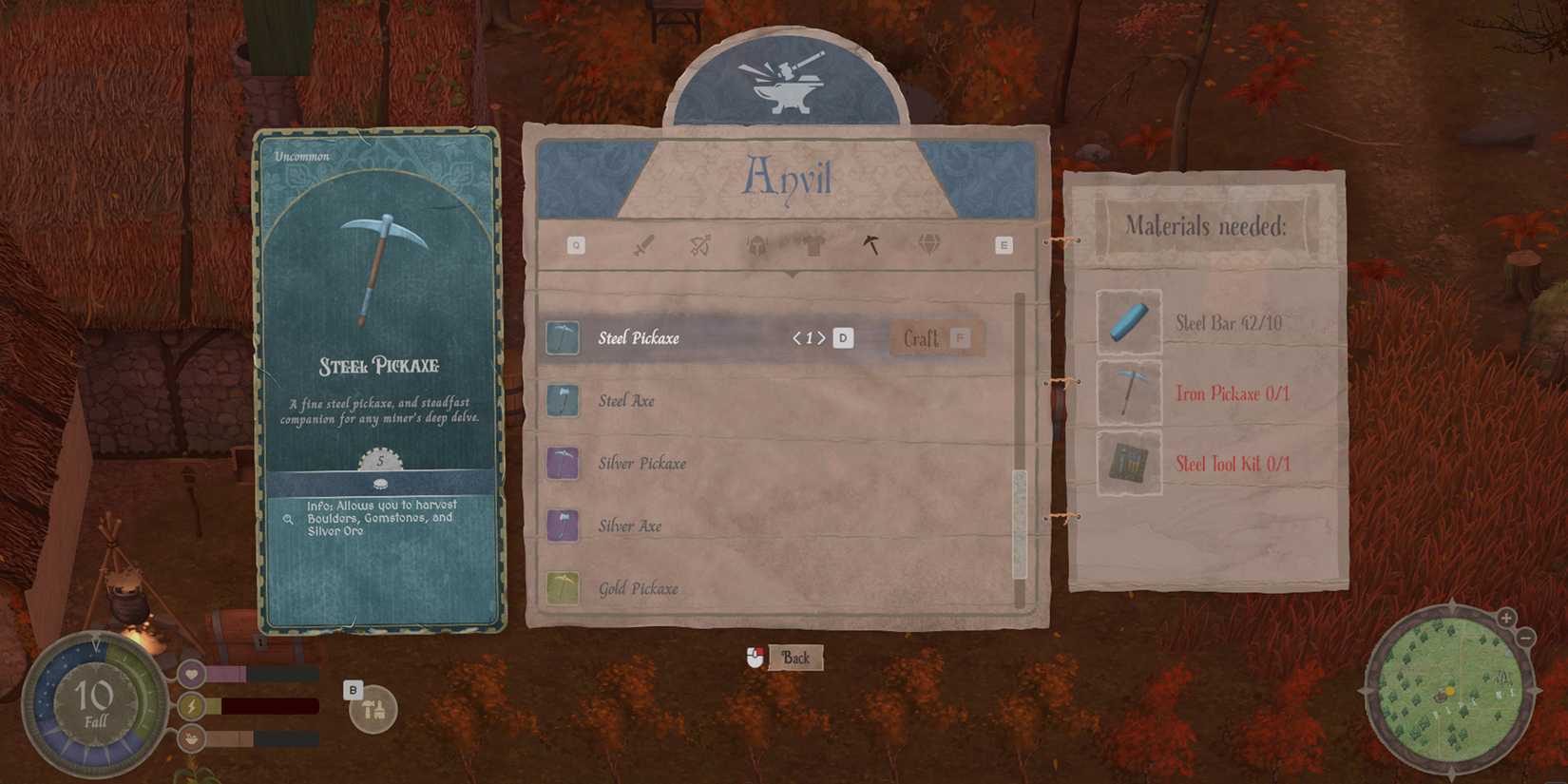This screenshot has height=784, width=1568.
Task: Click the anvil icon above the menu
Action: [789, 86]
